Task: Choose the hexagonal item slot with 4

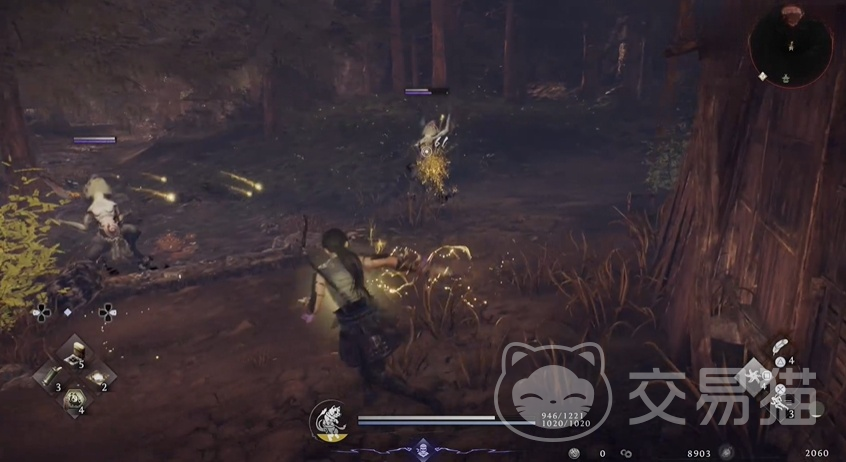Action: [74, 400]
